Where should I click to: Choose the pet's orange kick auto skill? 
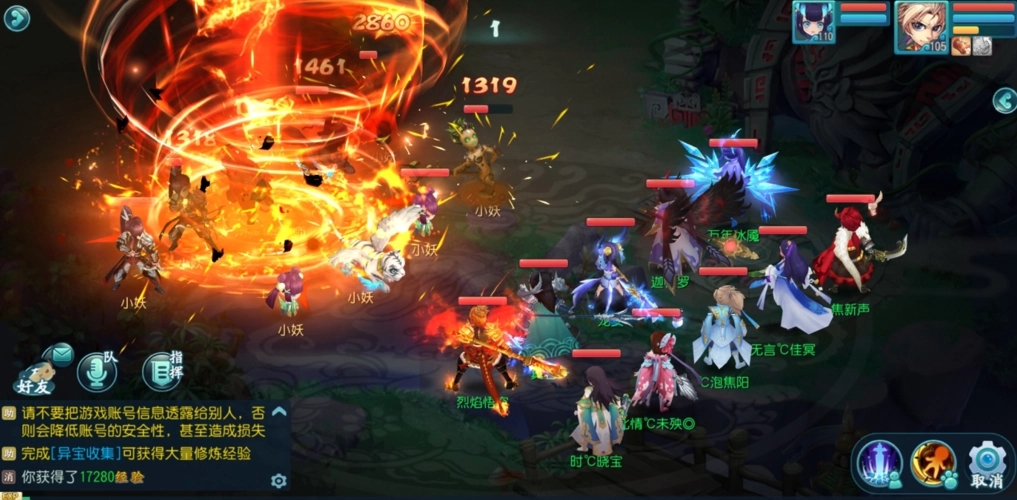click(932, 463)
